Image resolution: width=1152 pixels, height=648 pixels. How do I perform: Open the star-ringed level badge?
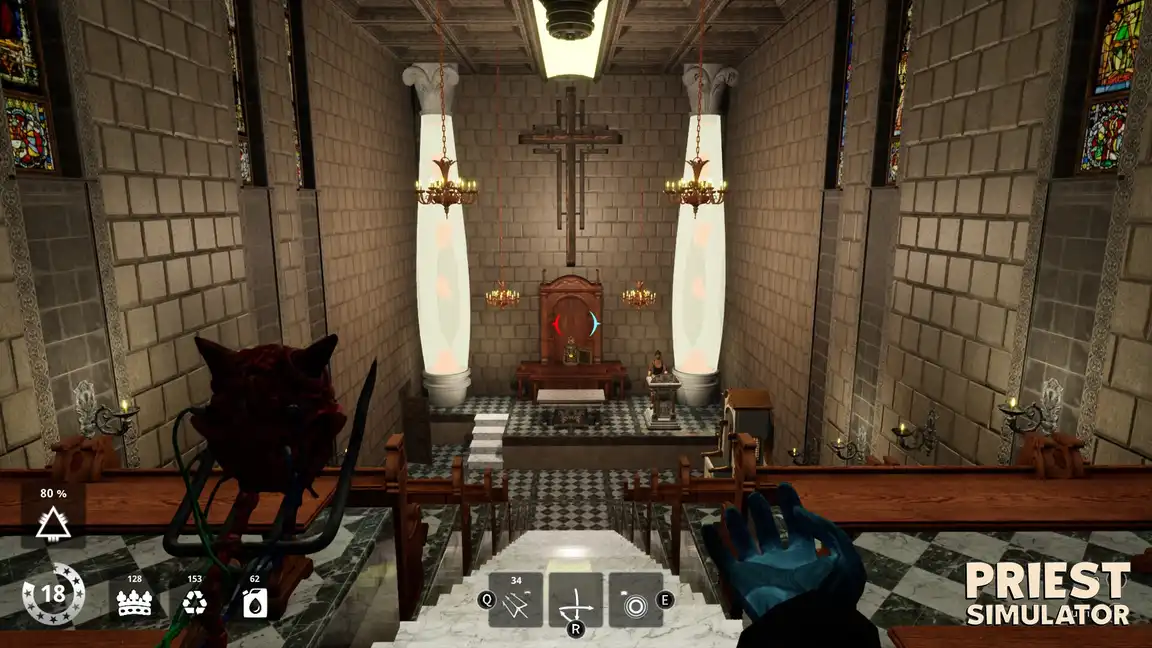point(53,596)
